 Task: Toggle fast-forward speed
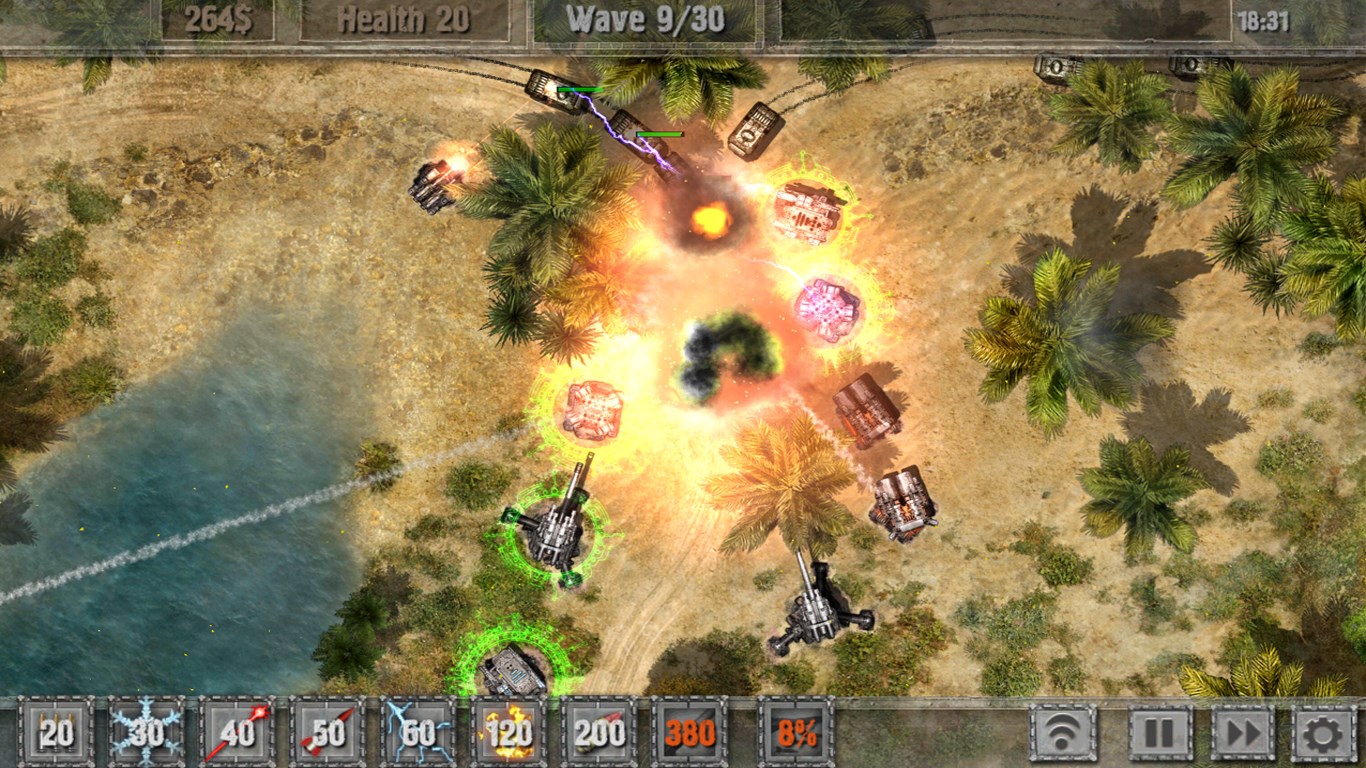[1243, 733]
